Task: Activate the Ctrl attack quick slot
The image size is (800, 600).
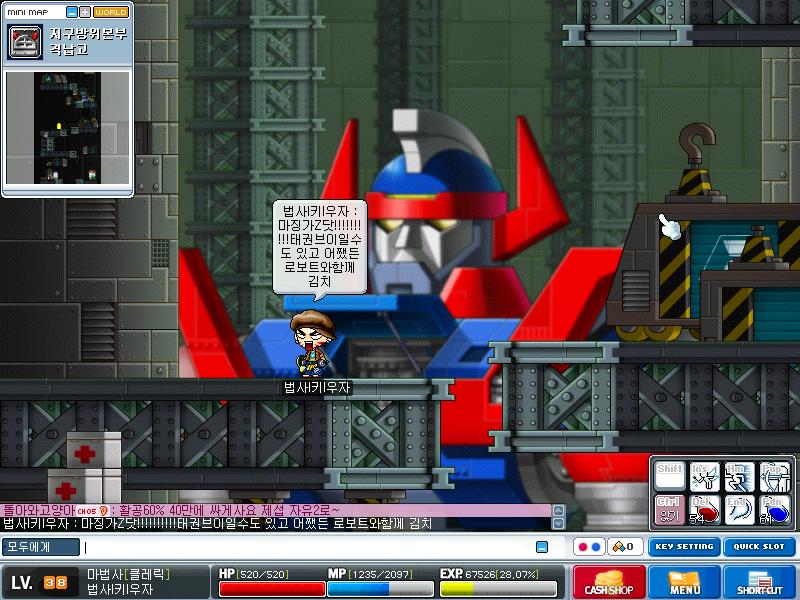Action: 669,509
